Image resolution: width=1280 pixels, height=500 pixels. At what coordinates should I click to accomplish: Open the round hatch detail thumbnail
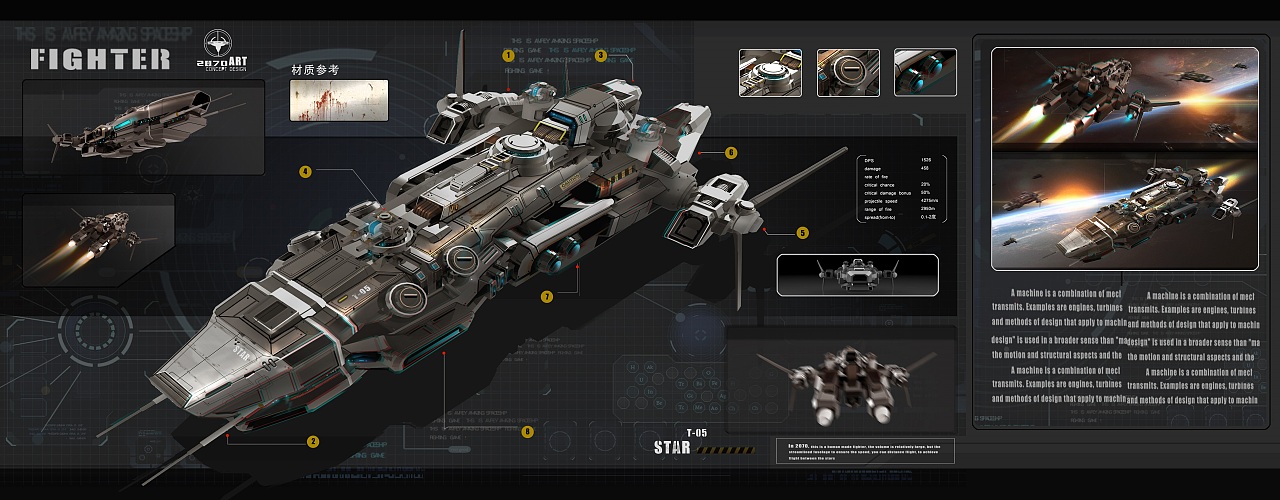click(848, 73)
